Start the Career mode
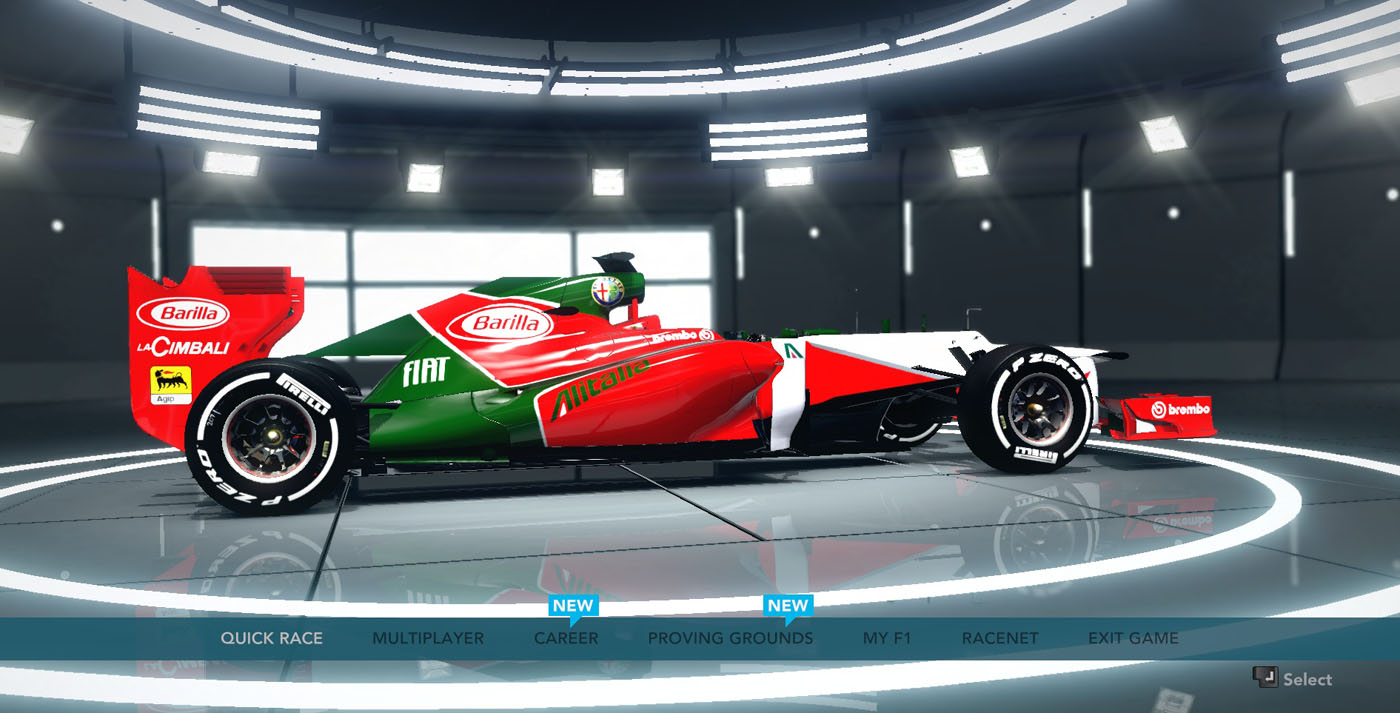 coord(566,638)
